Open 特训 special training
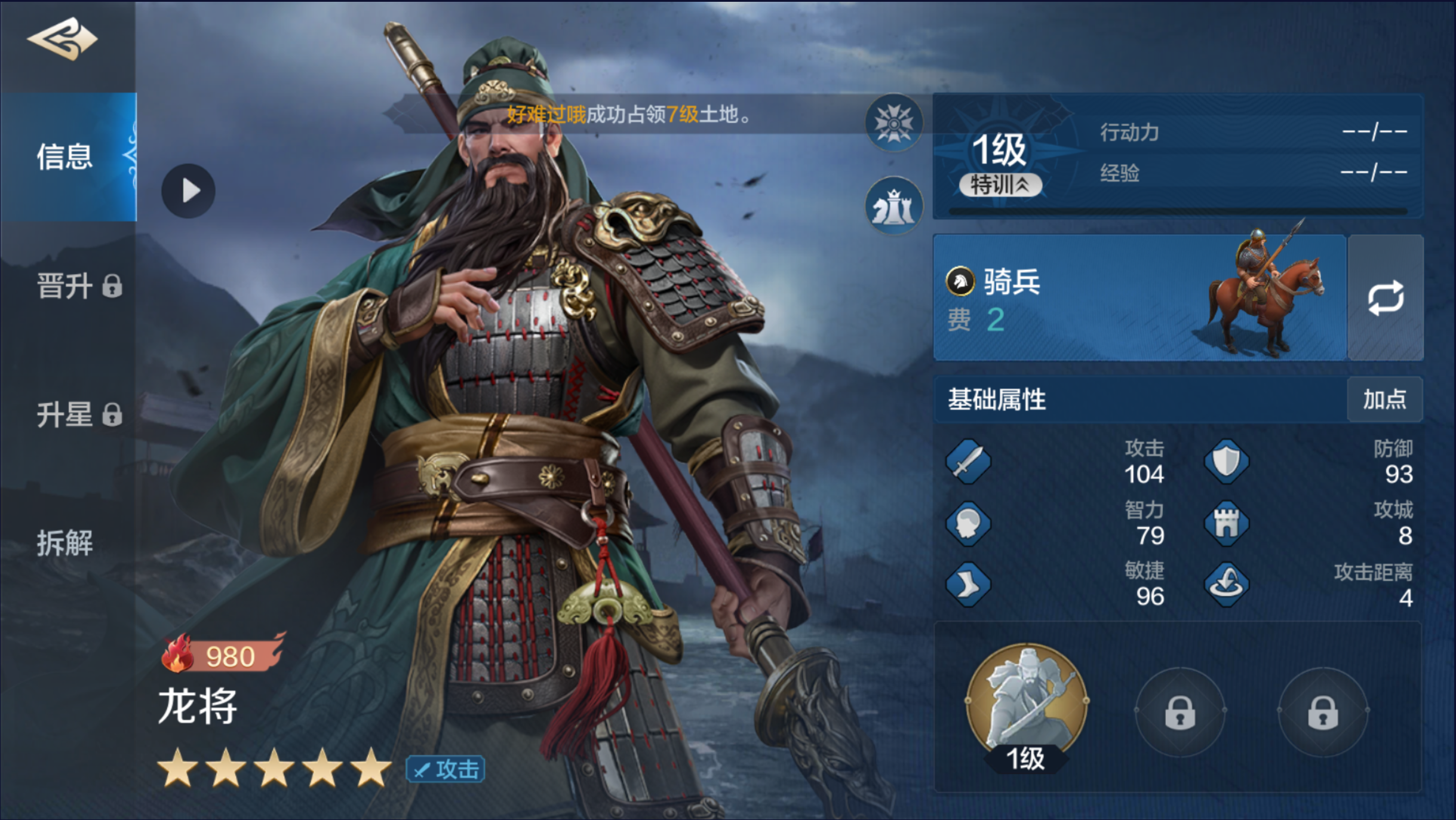1456x820 pixels. coord(1000,185)
